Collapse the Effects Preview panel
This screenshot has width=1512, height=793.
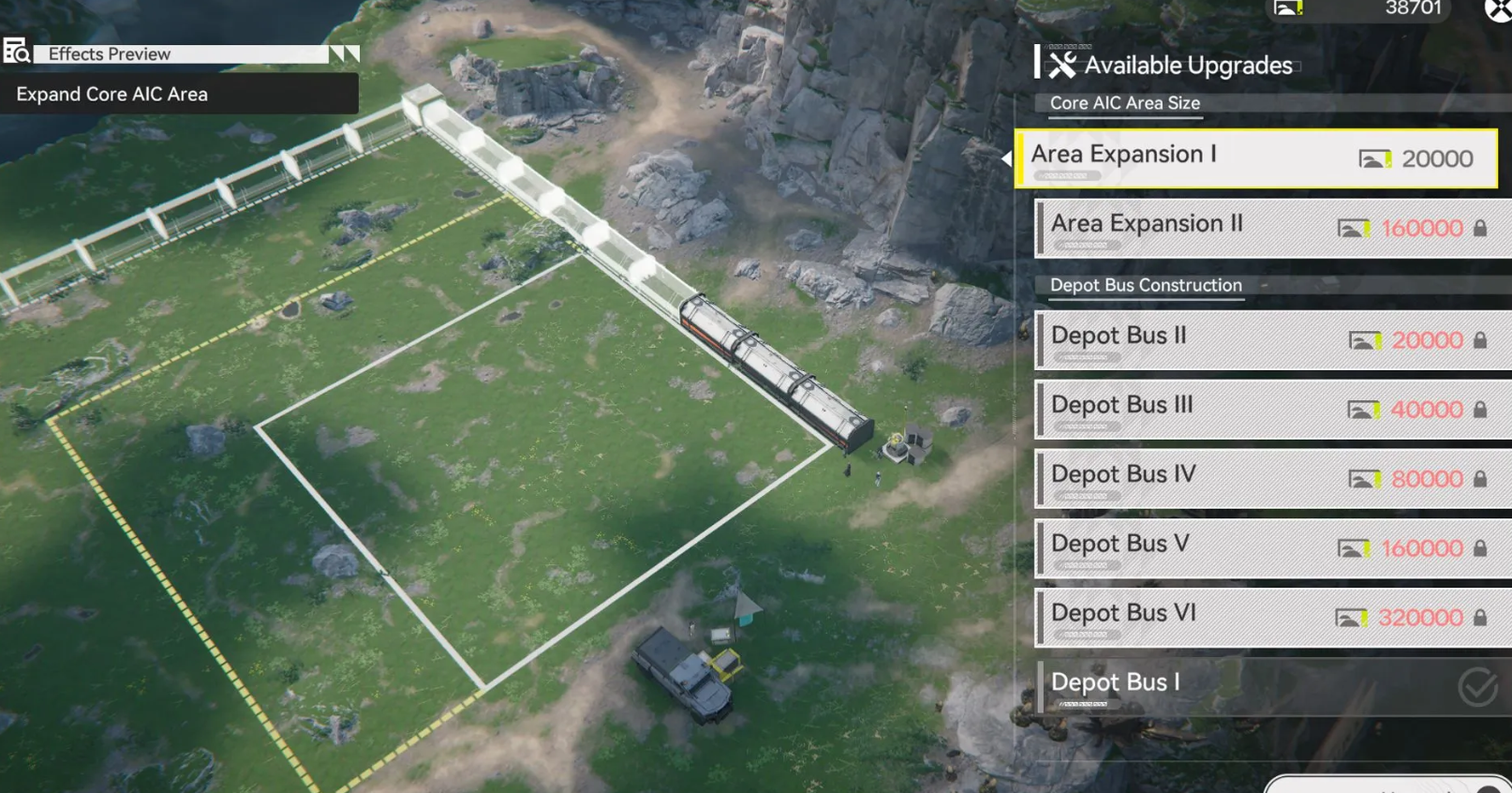click(x=344, y=54)
